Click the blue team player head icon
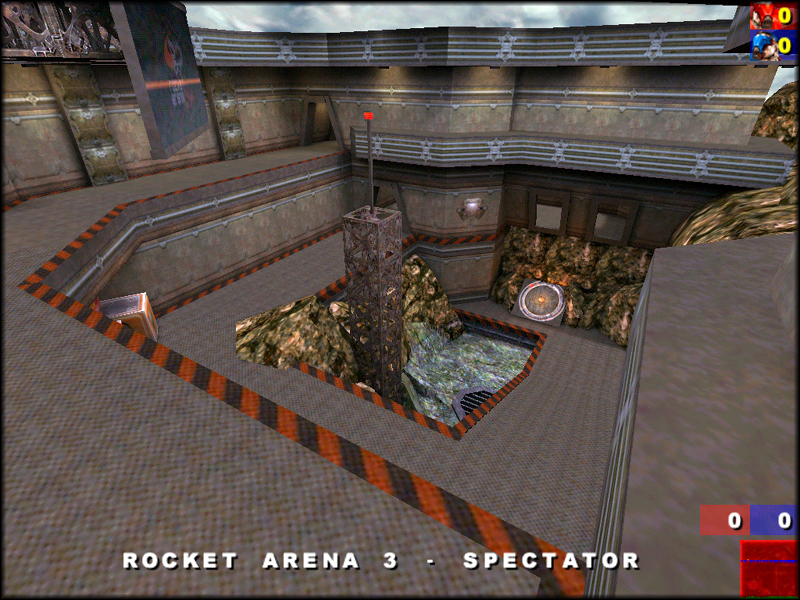This screenshot has width=800, height=600. (x=765, y=45)
